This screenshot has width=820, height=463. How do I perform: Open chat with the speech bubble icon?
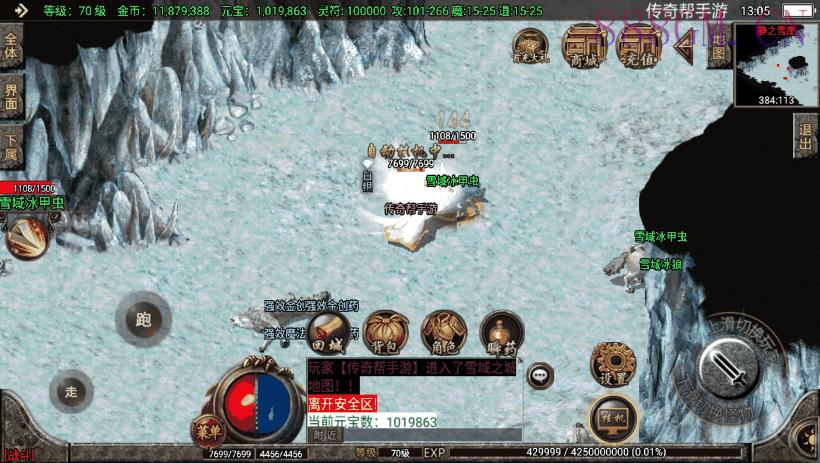tap(542, 375)
